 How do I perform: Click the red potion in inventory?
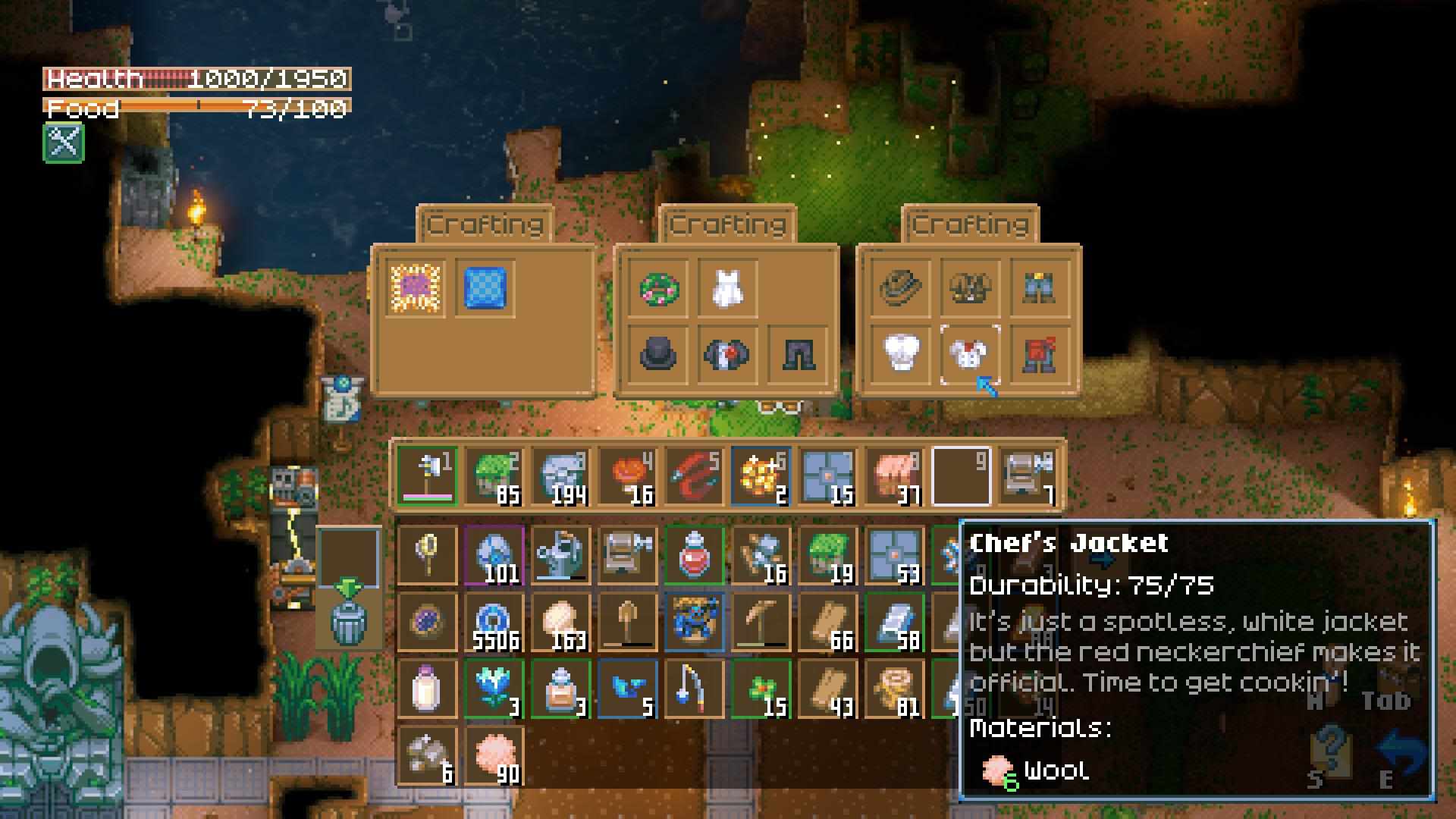pos(694,556)
